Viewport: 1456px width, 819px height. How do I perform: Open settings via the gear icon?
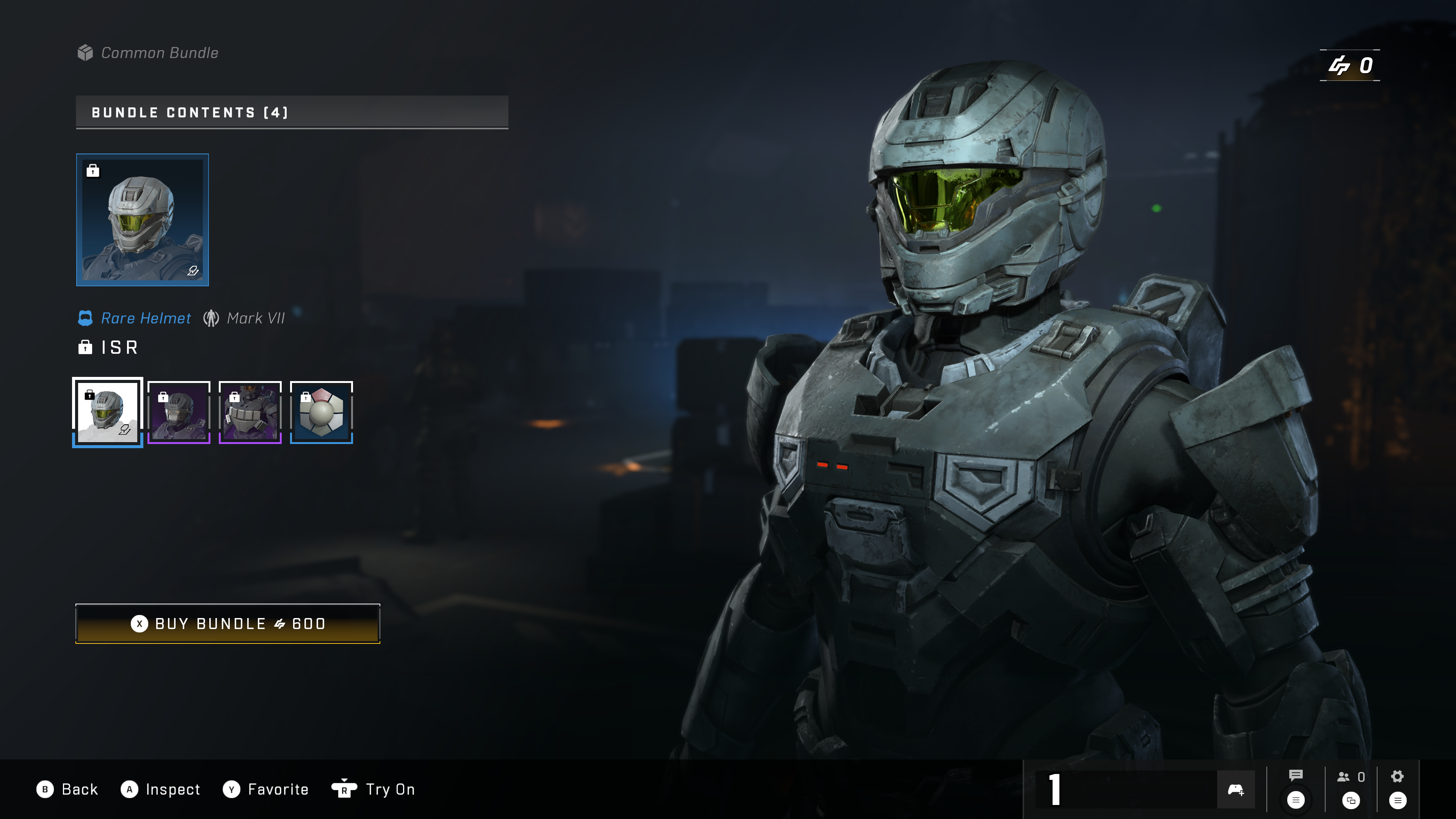click(1397, 777)
